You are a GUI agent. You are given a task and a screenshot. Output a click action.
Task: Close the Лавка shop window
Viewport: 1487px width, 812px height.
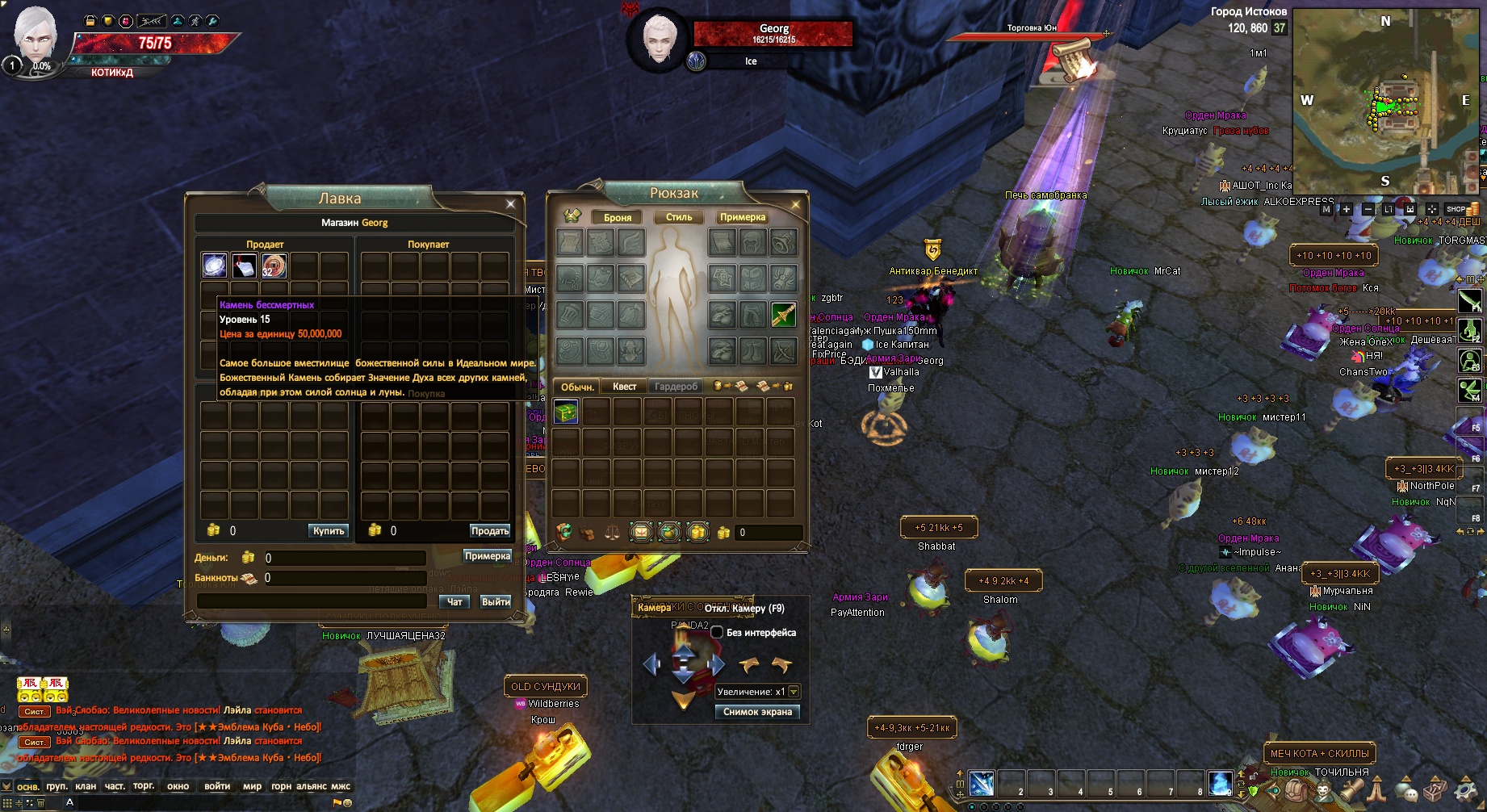510,204
